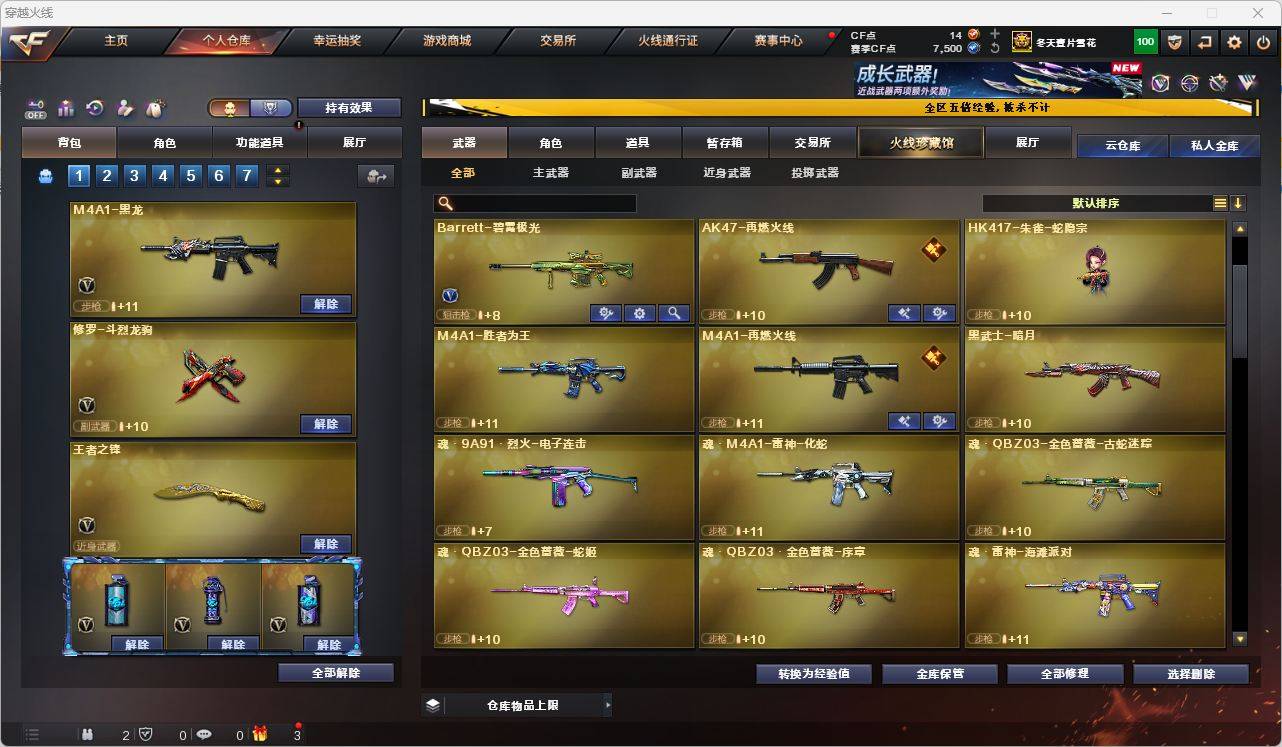Select paint icon on AK47-再燃火线 card
The width and height of the screenshot is (1282, 747).
coord(904,313)
